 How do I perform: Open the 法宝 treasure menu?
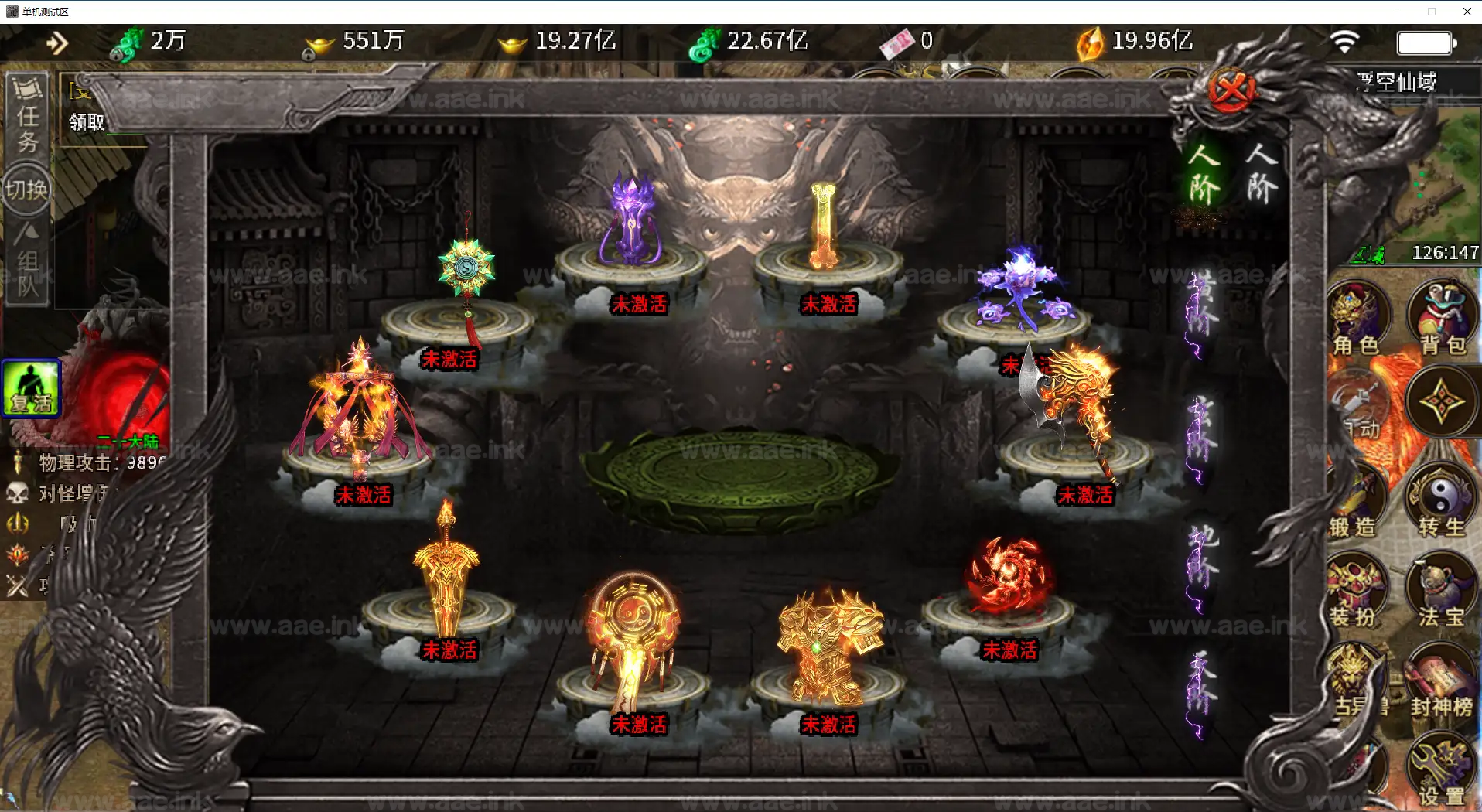tap(1440, 592)
